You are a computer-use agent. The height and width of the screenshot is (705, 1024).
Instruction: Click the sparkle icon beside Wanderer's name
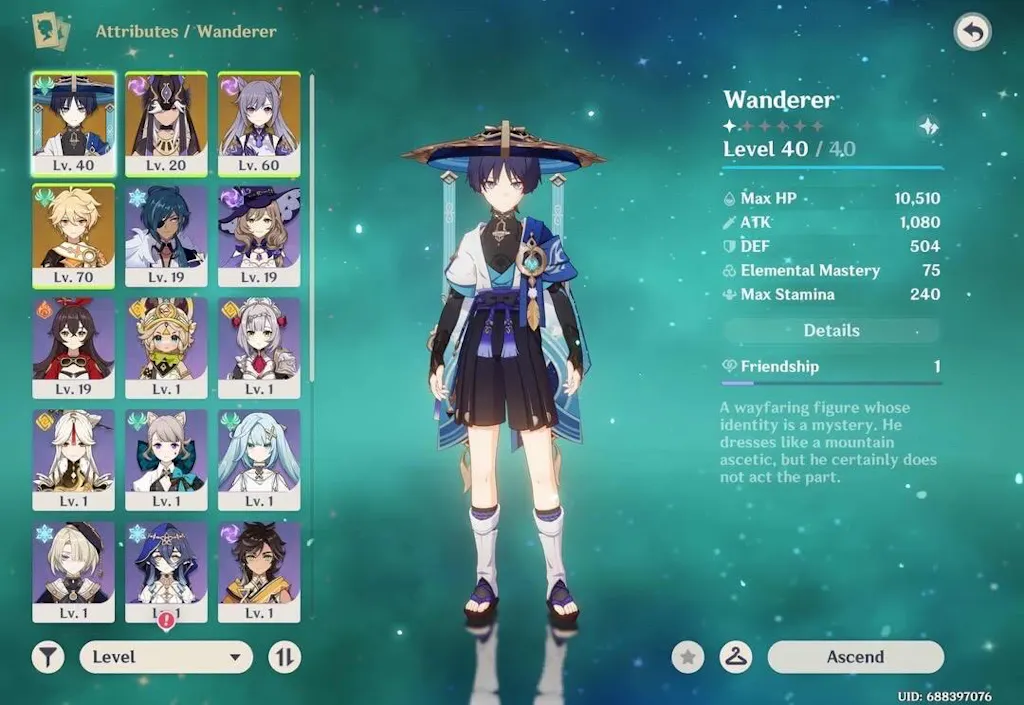point(929,126)
